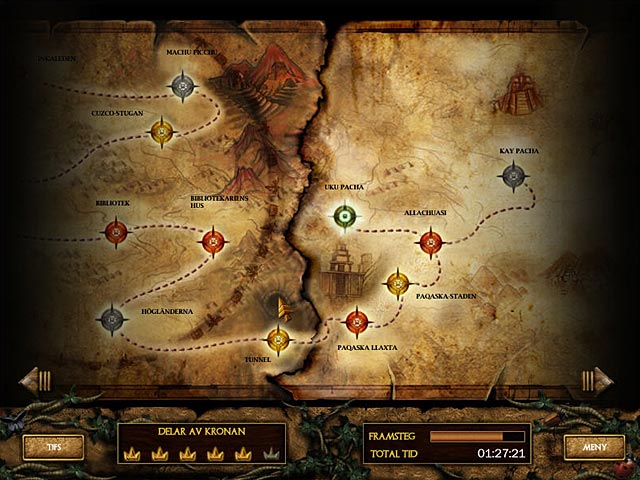Viewport: 640px width, 480px height.
Task: Select the Uku Pacha glowing marker
Action: [345, 215]
